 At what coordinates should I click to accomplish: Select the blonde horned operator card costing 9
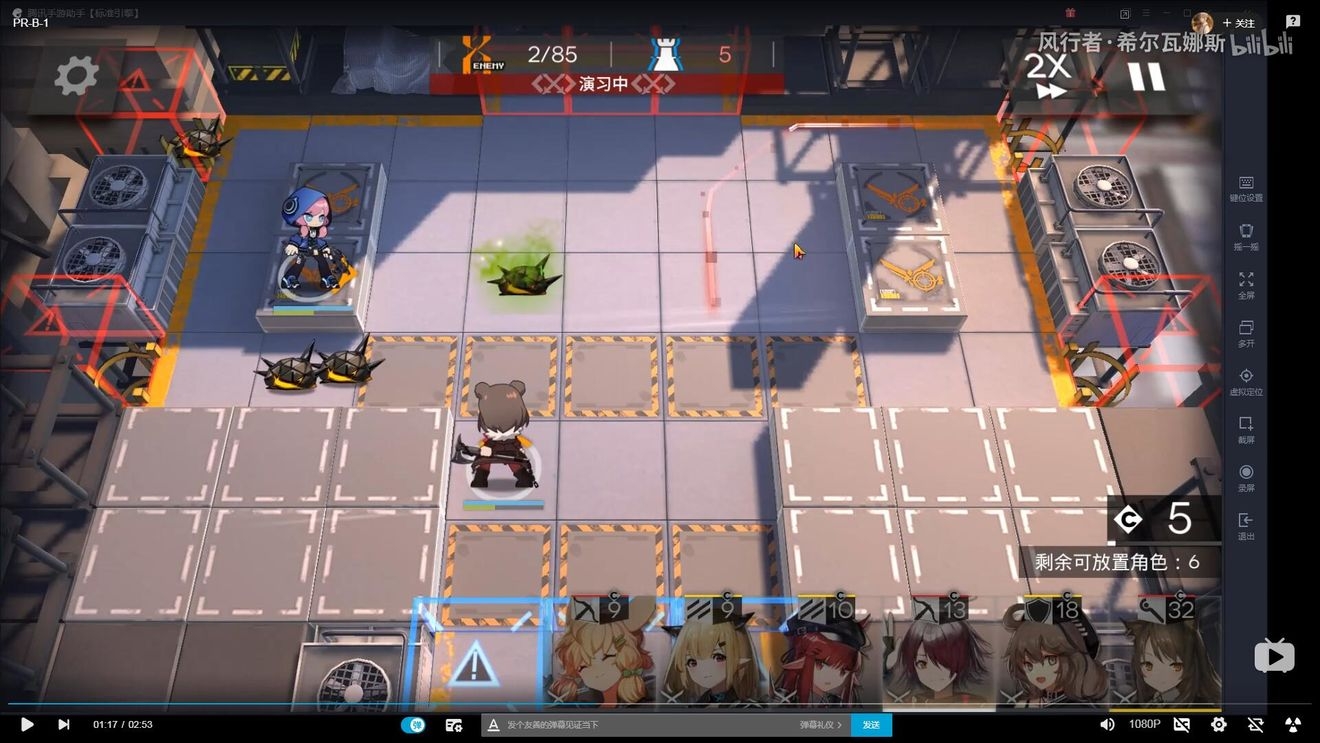tap(716, 655)
